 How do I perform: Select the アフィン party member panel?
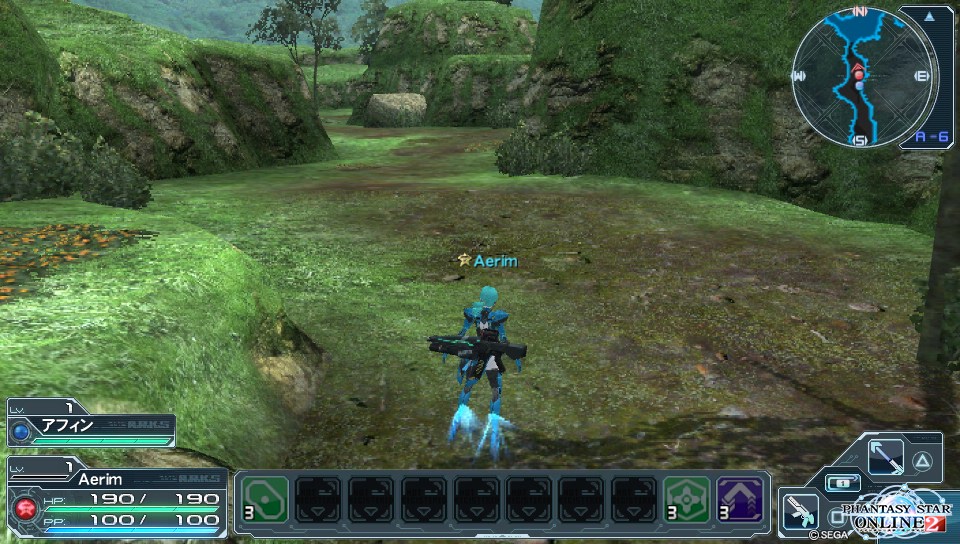click(x=90, y=425)
